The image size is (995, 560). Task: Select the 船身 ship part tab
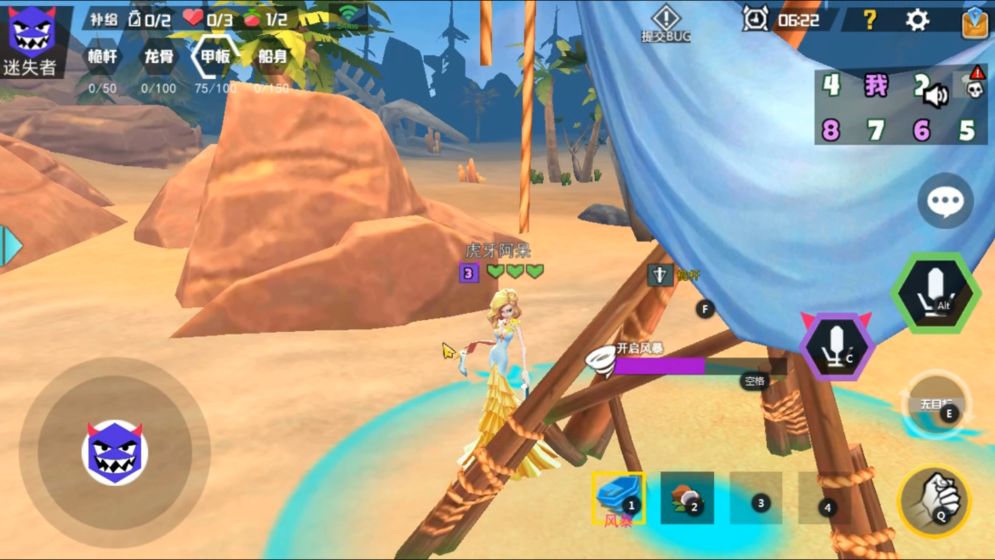pyautogui.click(x=272, y=57)
